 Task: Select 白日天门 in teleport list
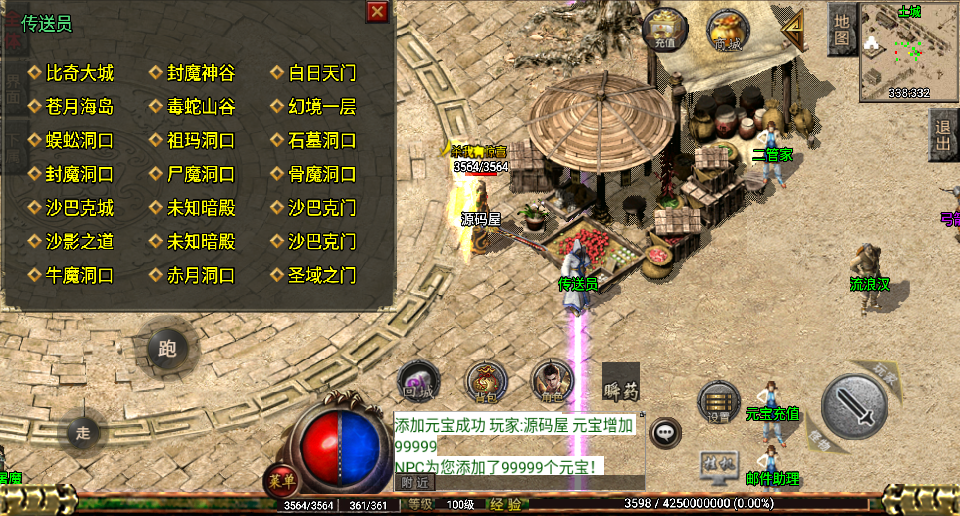click(x=322, y=73)
